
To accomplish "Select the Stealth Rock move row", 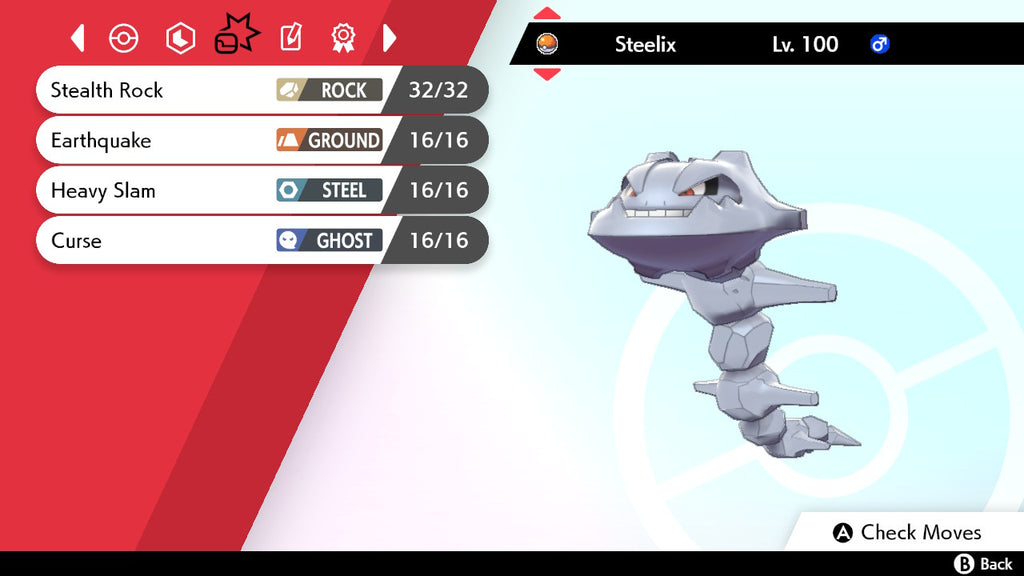I will click(x=260, y=91).
